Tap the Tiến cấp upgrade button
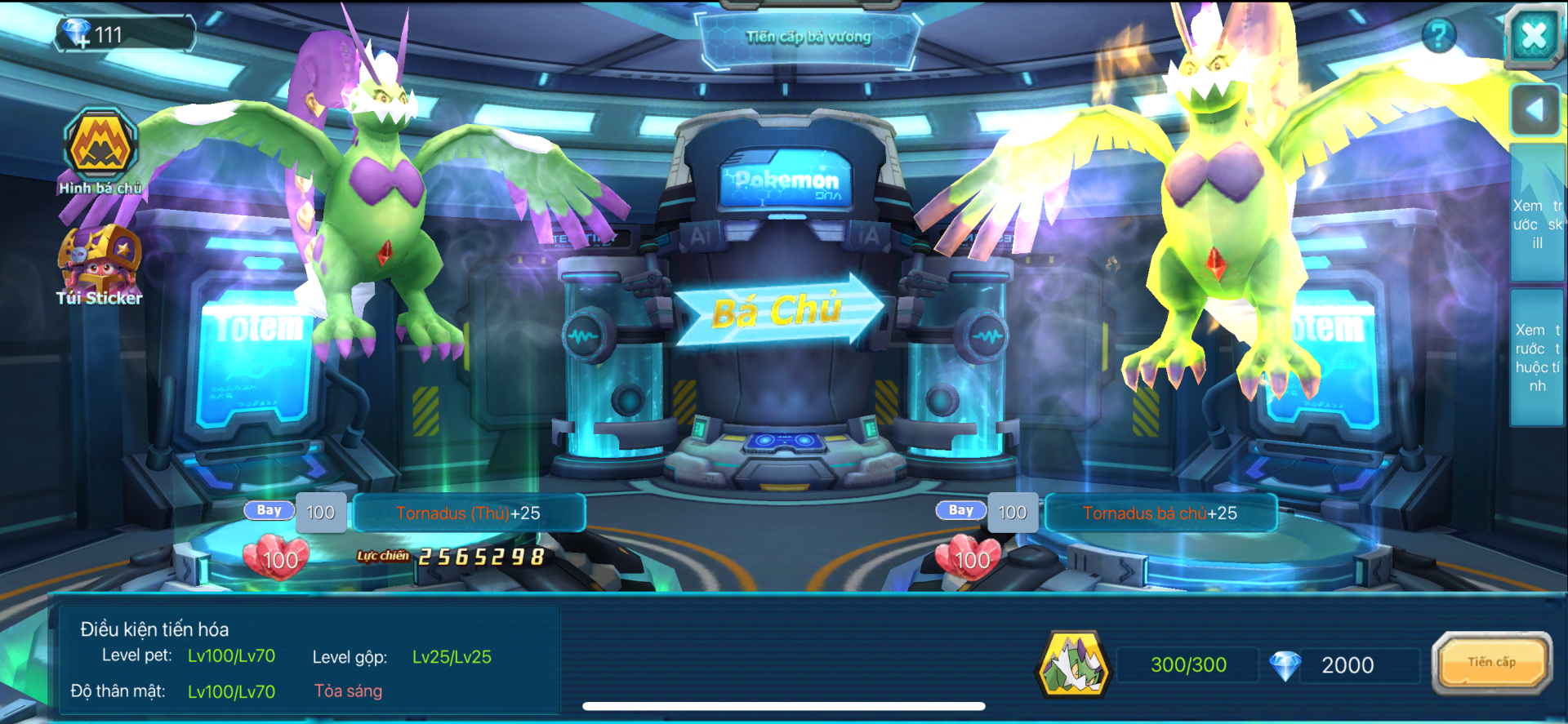This screenshot has width=1568, height=724. pos(1491,663)
